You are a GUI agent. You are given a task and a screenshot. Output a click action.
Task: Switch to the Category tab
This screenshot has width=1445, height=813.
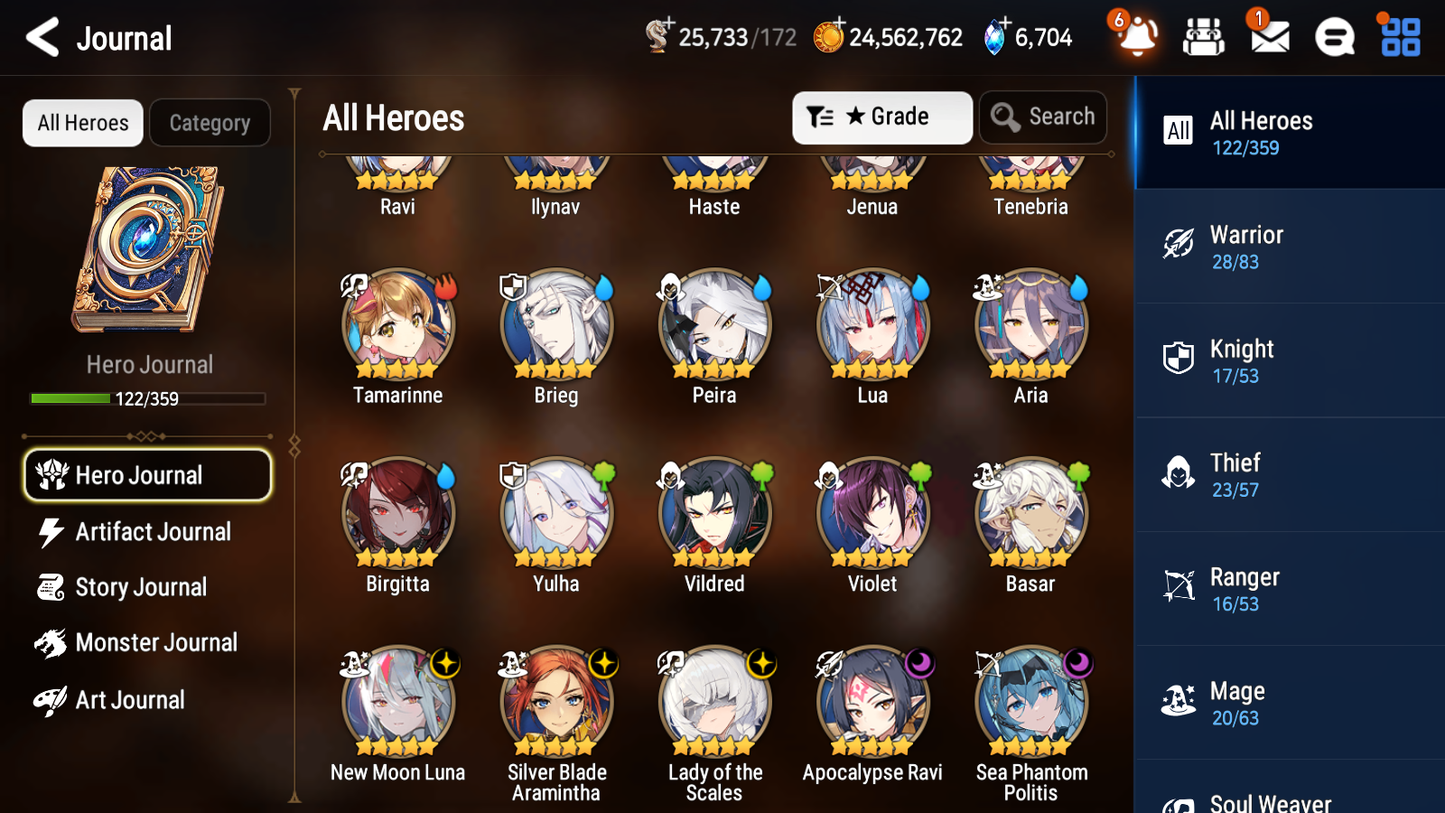point(209,123)
